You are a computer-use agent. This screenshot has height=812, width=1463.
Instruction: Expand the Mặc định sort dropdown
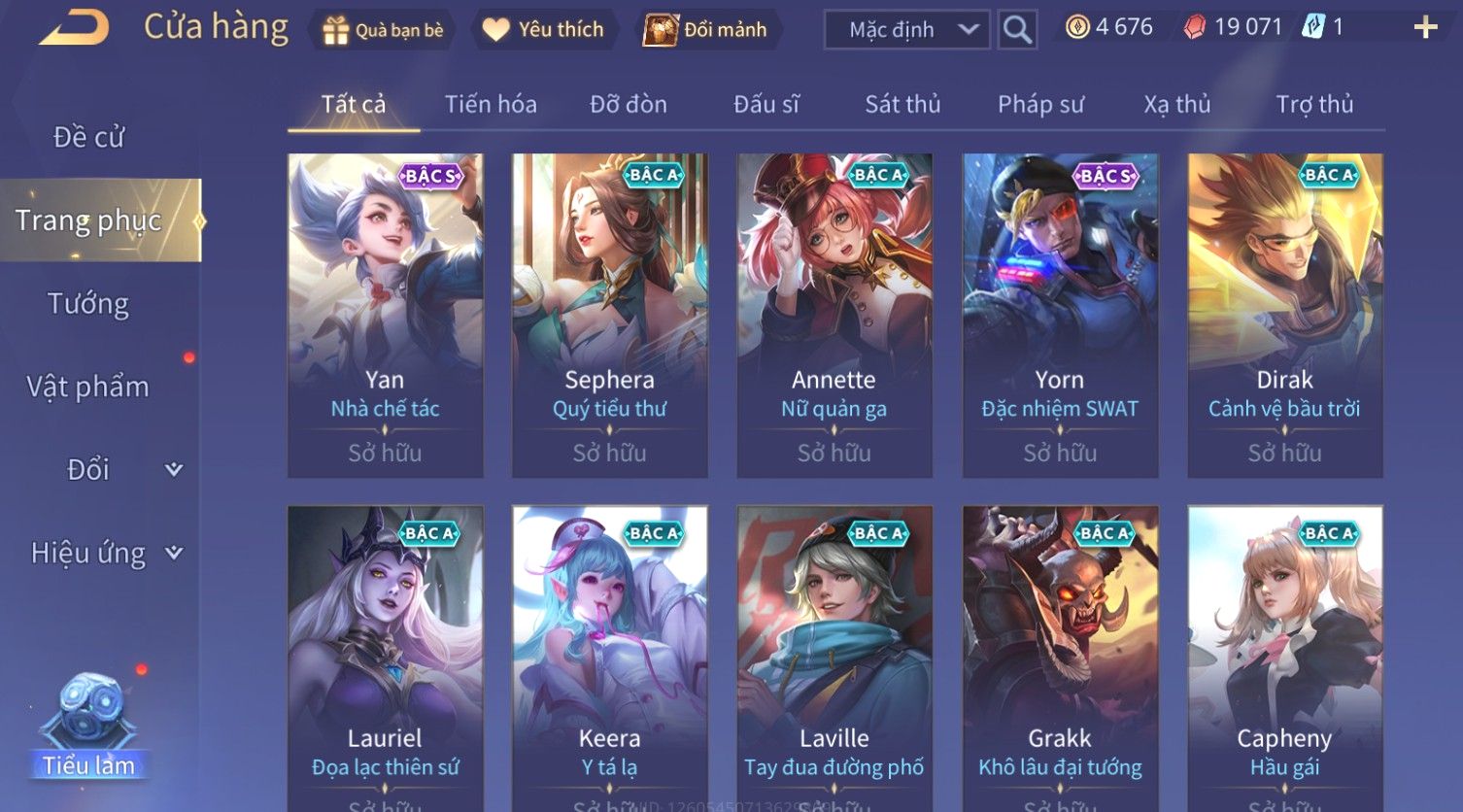[x=906, y=30]
